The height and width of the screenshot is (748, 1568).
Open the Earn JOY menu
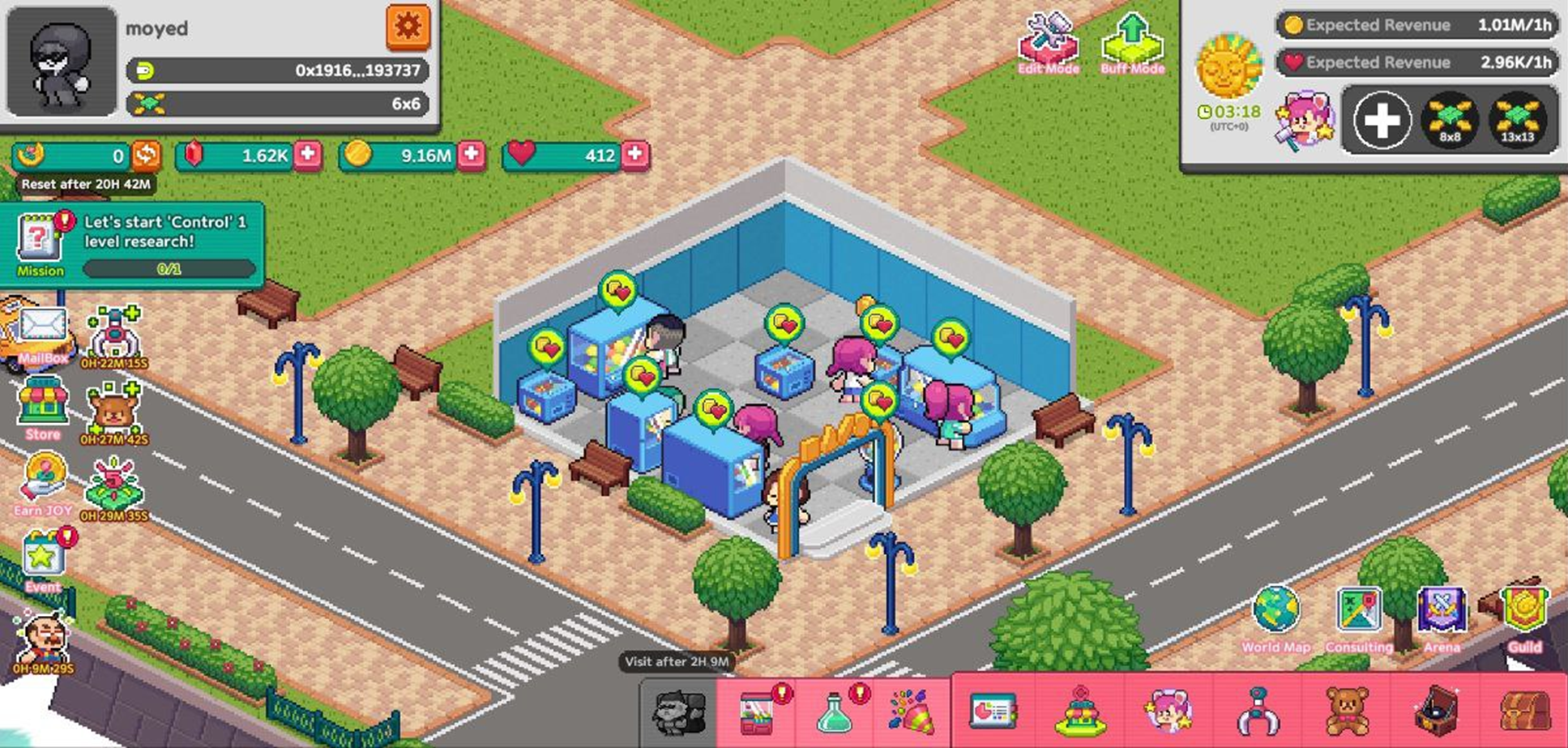pyautogui.click(x=42, y=485)
